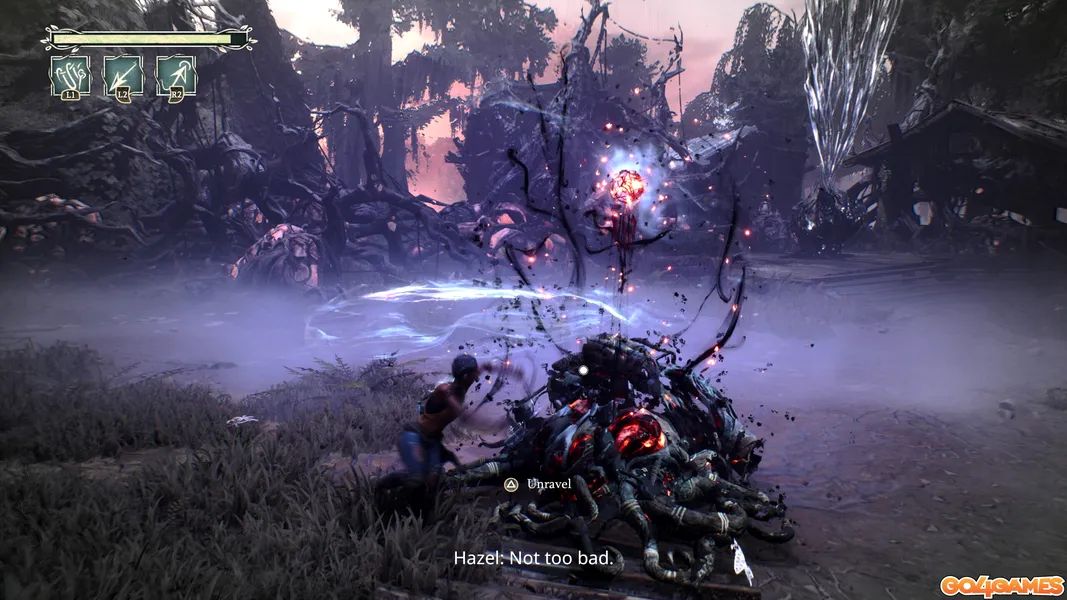The height and width of the screenshot is (600, 1067).
Task: Select the downward arrow push ability
Action: tap(123, 75)
